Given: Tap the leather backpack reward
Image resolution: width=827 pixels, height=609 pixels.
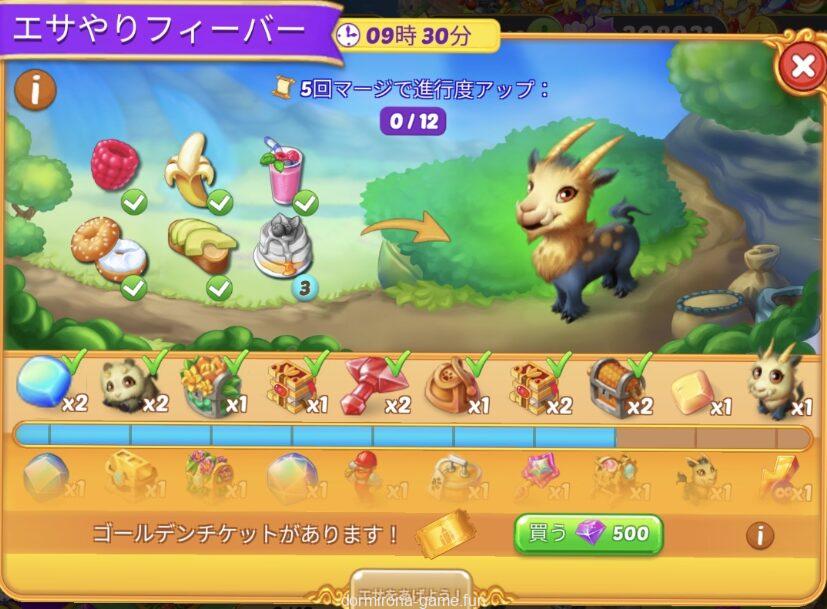Looking at the screenshot, I should point(452,385).
